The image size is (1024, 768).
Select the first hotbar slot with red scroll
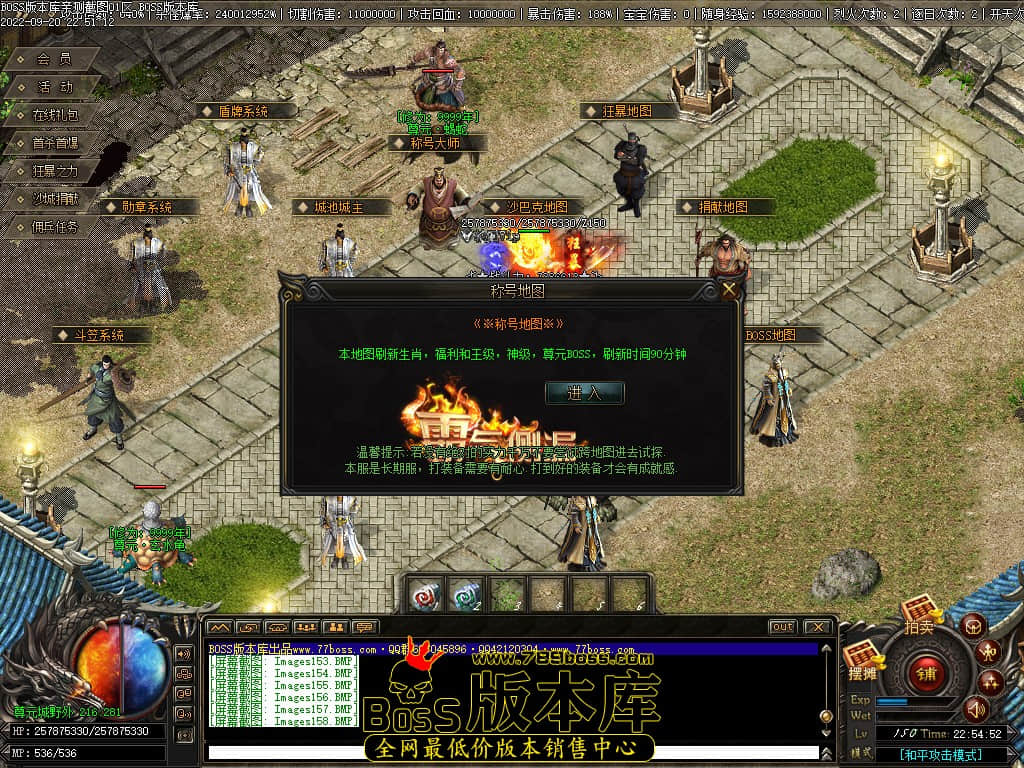pos(424,595)
